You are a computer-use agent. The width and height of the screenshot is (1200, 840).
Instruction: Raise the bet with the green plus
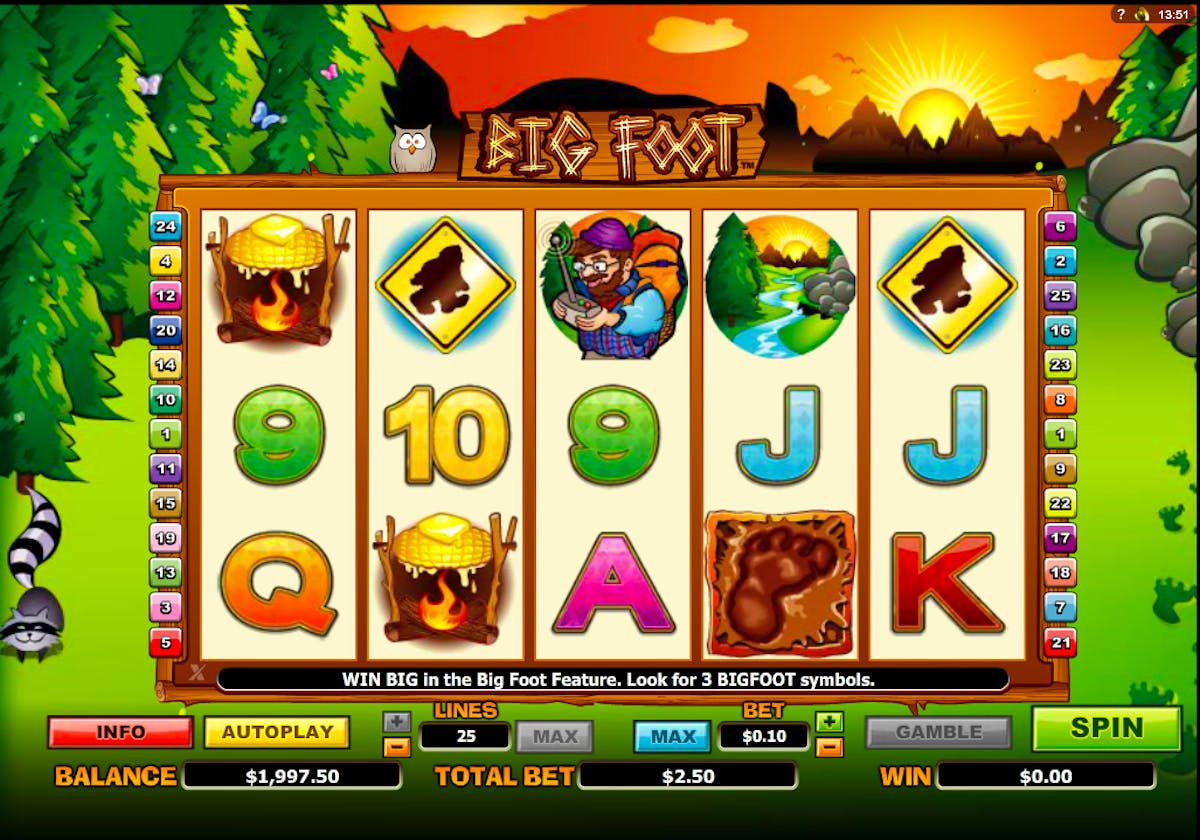coord(829,722)
